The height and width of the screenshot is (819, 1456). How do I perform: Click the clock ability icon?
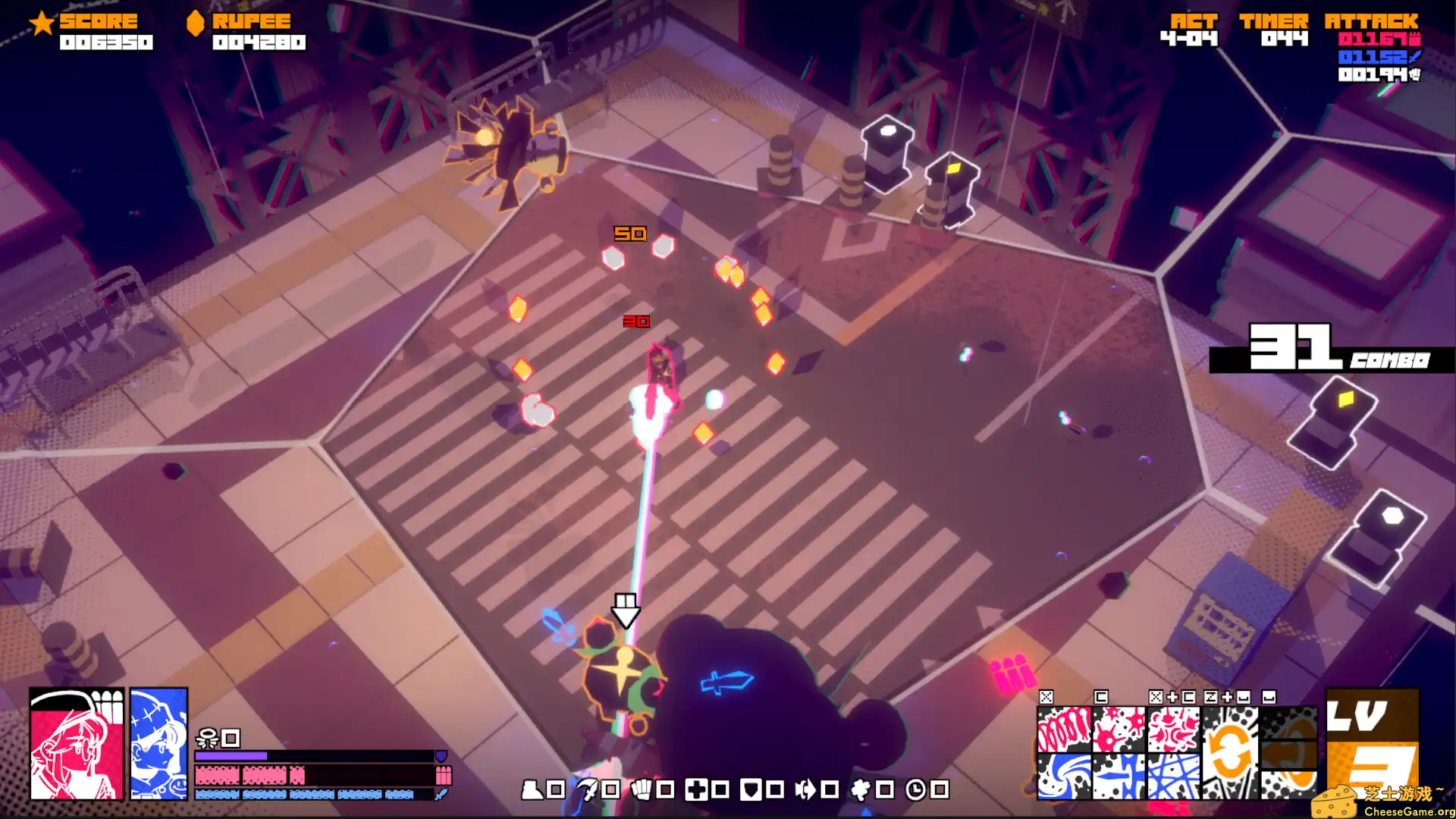pos(915,790)
